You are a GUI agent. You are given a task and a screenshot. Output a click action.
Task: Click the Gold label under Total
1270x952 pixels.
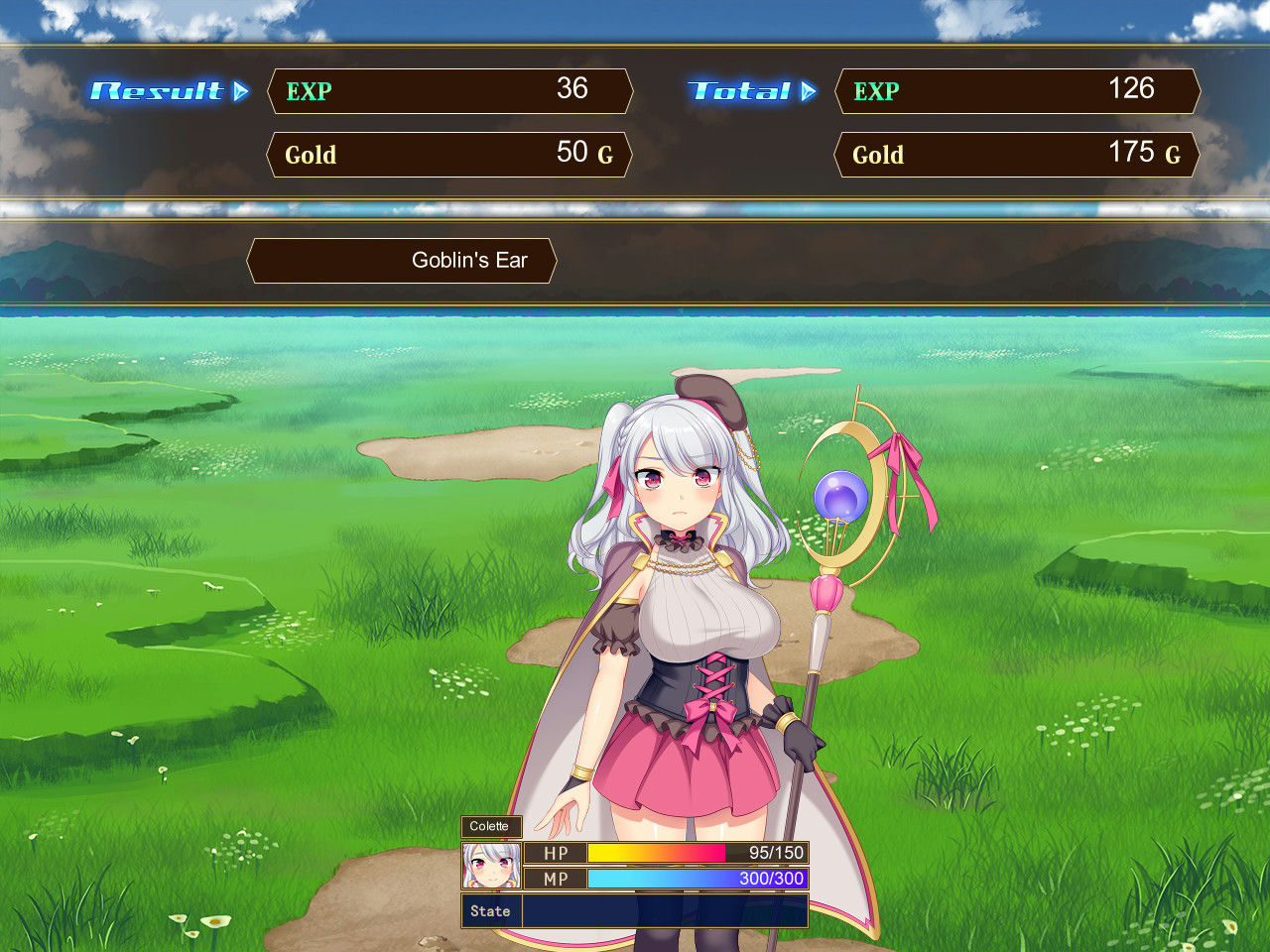pos(877,155)
